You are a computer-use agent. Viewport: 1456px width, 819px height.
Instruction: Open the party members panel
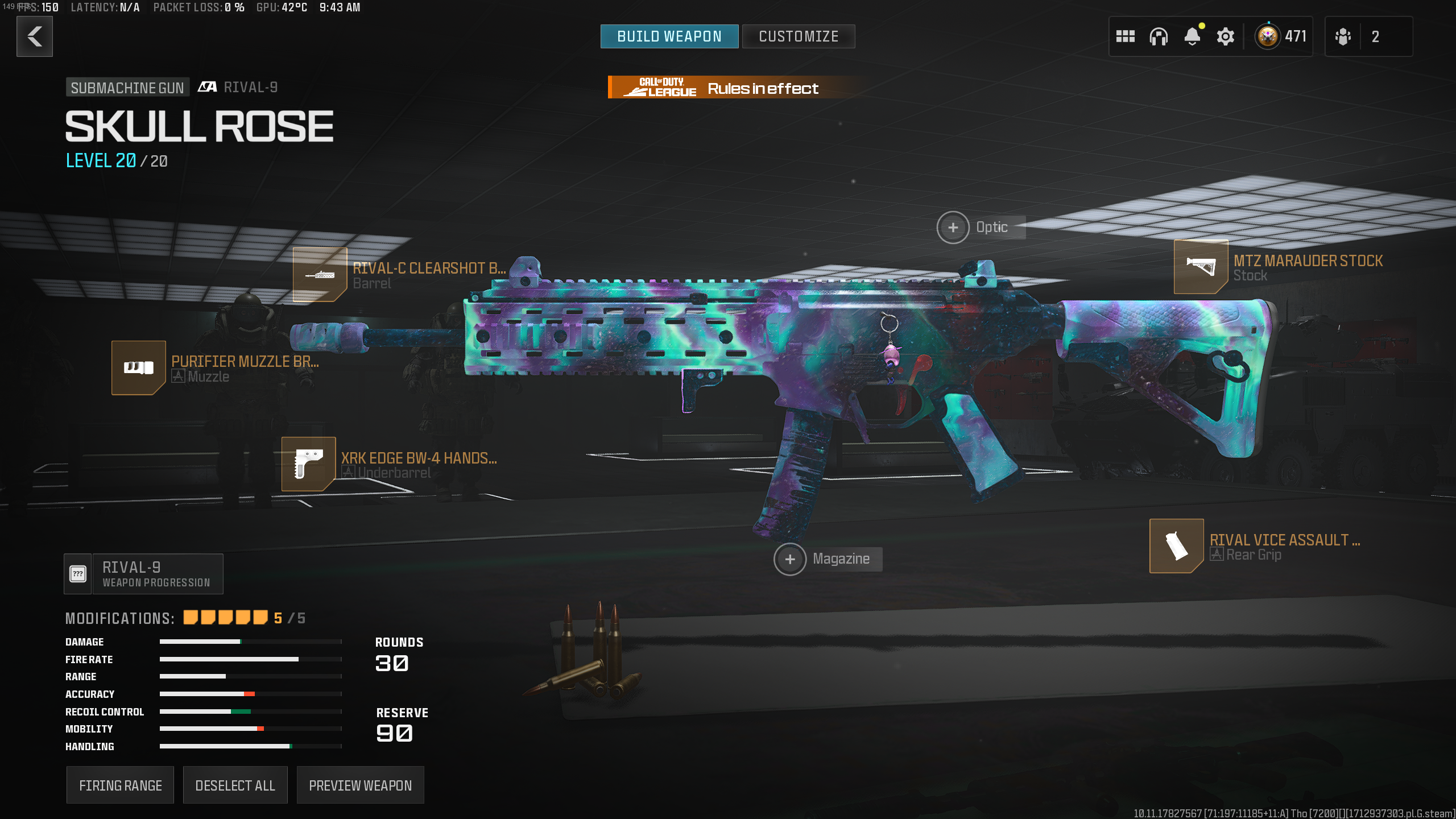click(x=1367, y=37)
